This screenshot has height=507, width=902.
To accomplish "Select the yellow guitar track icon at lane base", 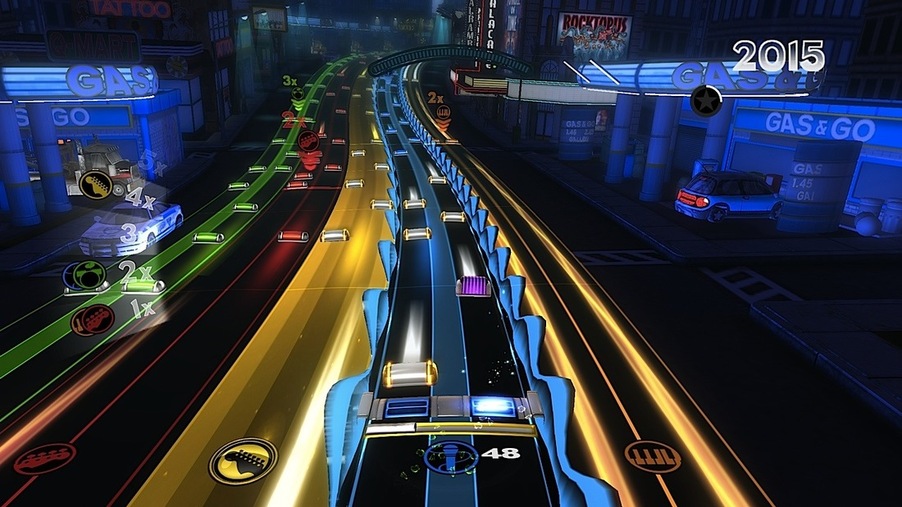I will click(242, 461).
